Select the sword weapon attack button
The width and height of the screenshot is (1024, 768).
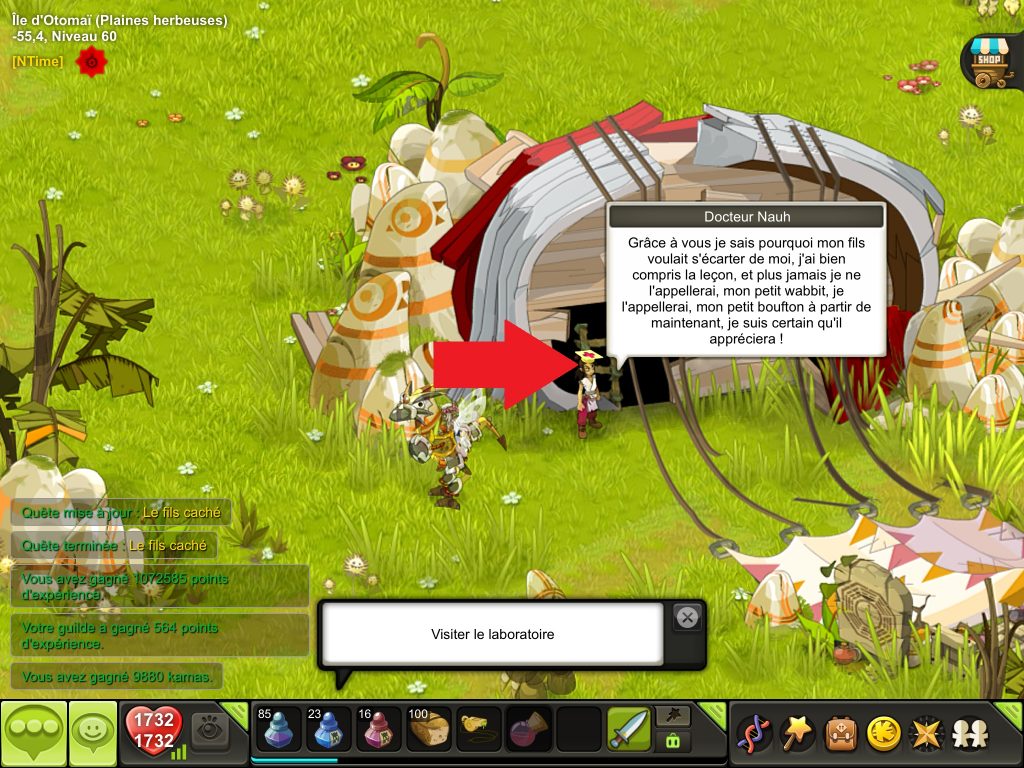coord(629,730)
